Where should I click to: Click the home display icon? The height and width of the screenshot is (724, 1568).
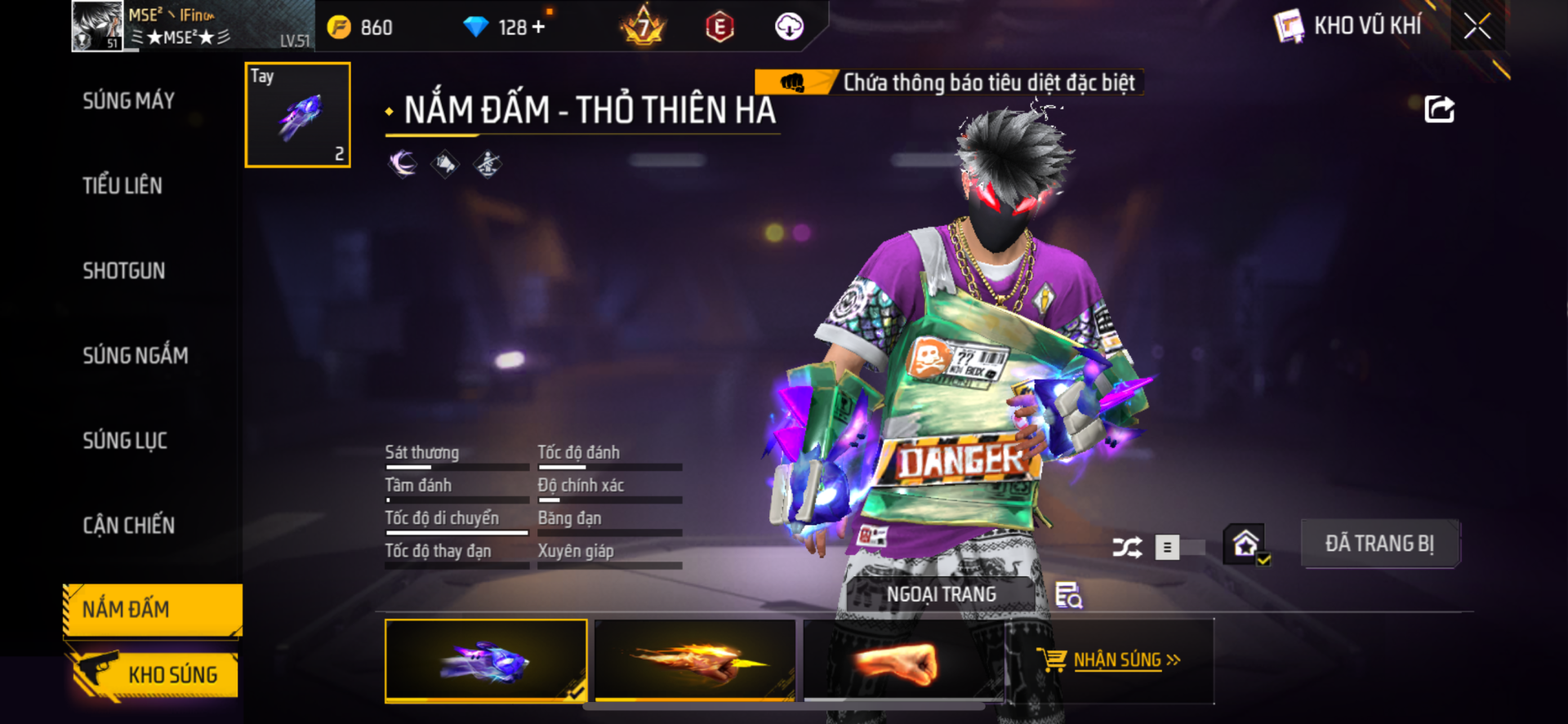pyautogui.click(x=1245, y=544)
